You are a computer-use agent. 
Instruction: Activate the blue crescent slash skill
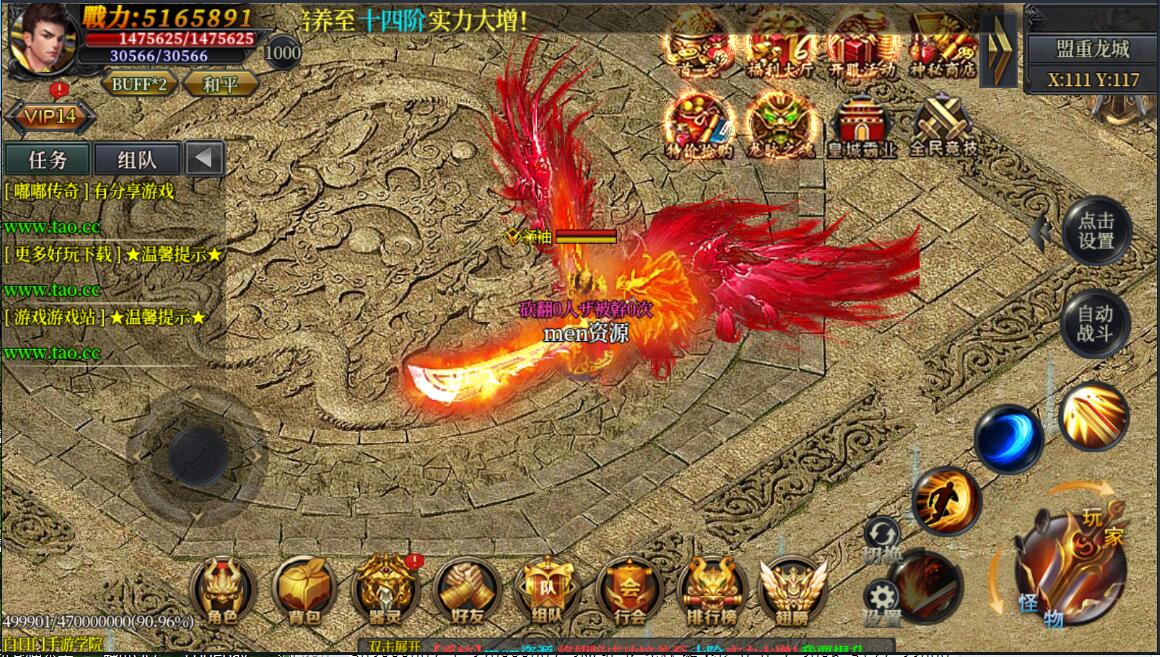coord(1009,438)
